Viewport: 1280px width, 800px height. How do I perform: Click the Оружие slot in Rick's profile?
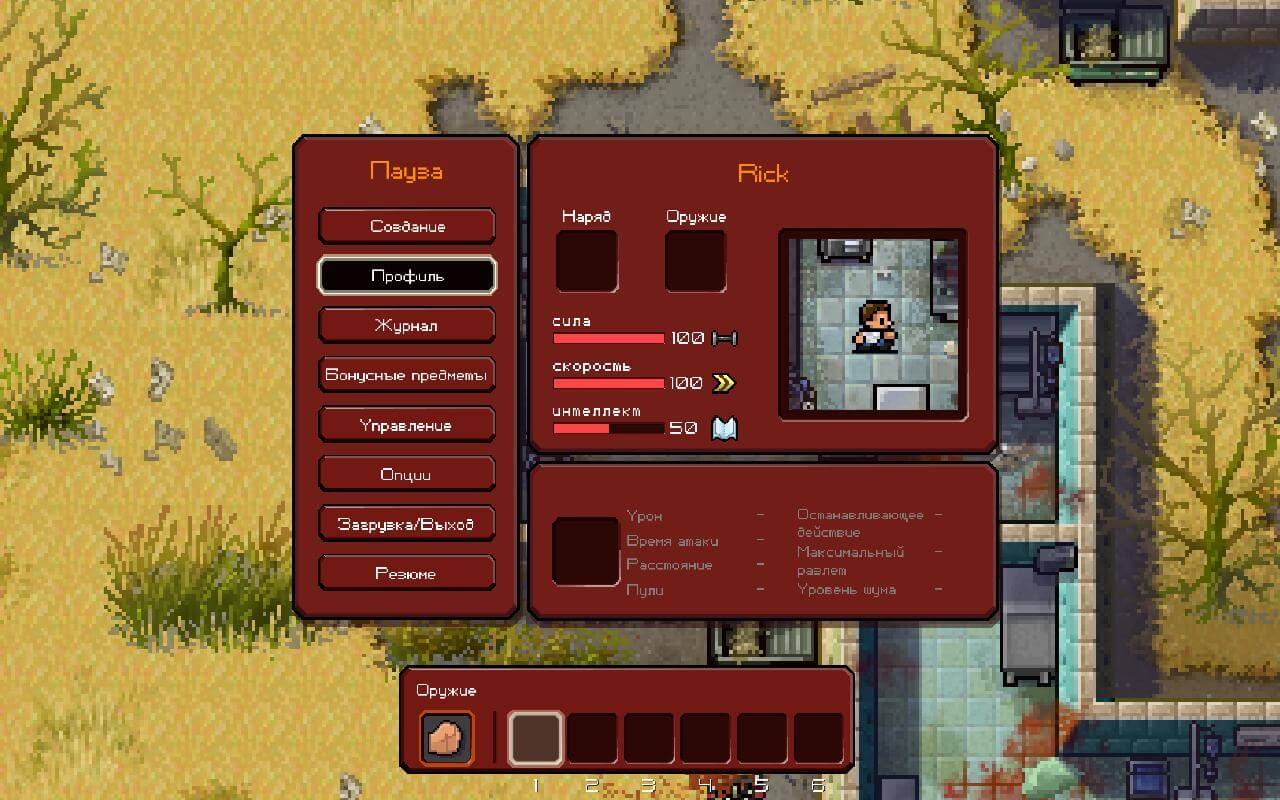(x=695, y=261)
